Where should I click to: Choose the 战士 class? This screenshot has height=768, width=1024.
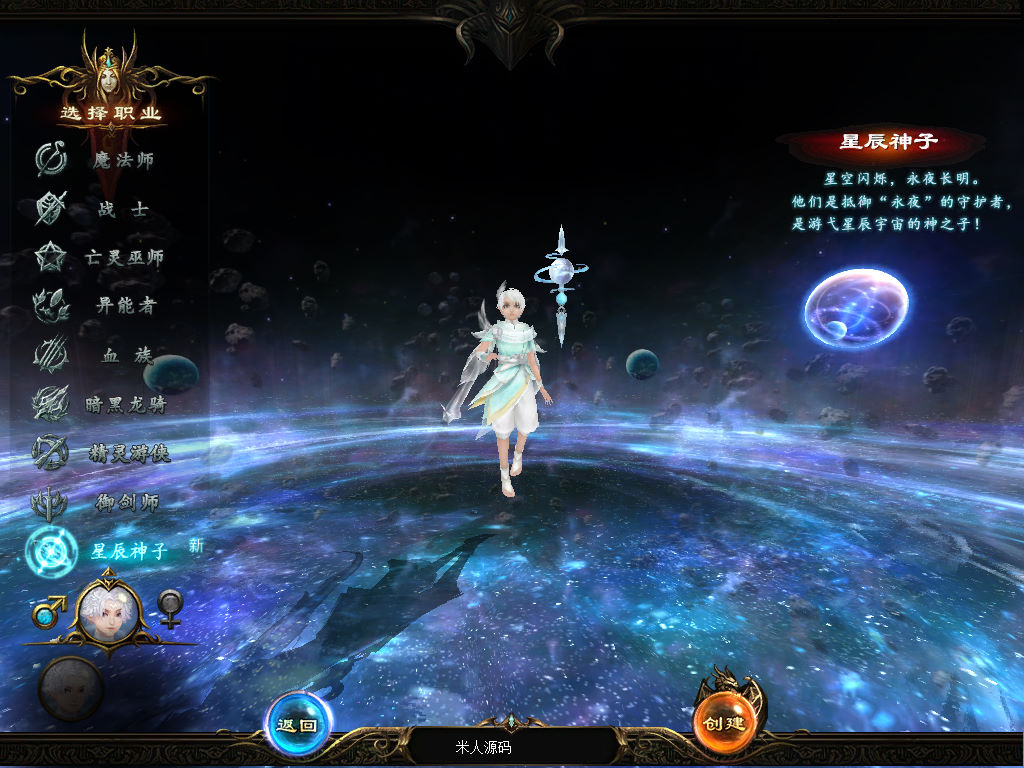pos(122,209)
